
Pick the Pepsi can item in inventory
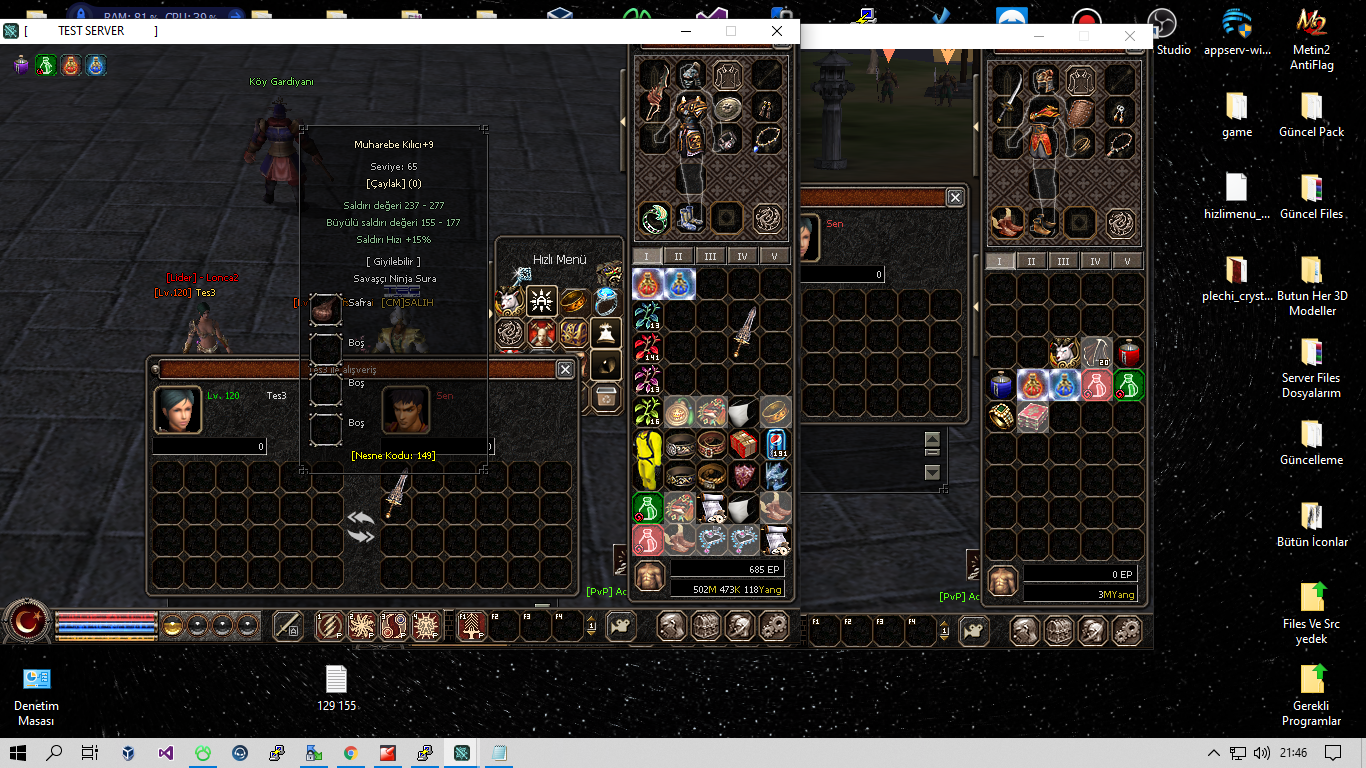coord(776,444)
